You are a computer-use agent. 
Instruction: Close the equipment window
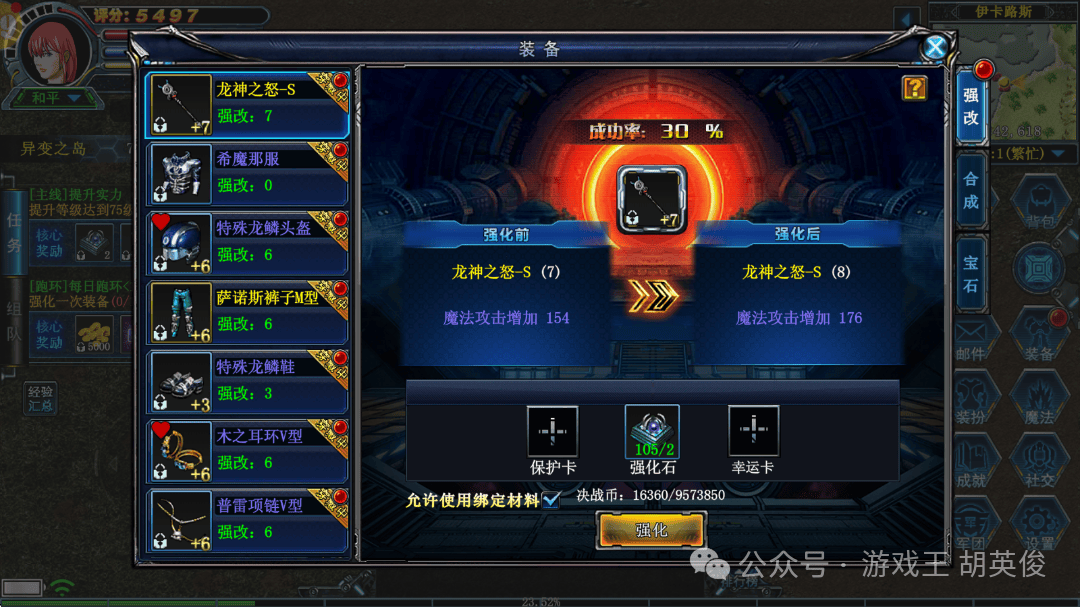935,47
